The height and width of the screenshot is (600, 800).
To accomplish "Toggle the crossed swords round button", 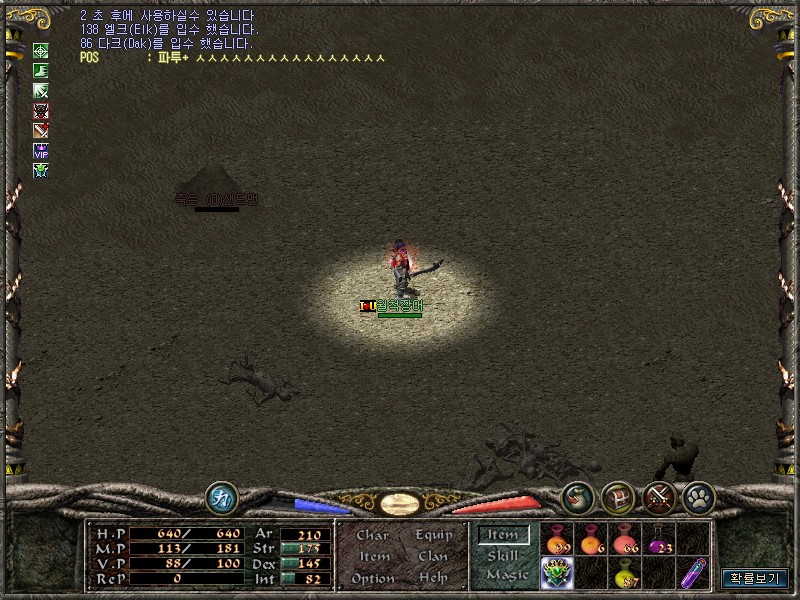I will pos(658,497).
